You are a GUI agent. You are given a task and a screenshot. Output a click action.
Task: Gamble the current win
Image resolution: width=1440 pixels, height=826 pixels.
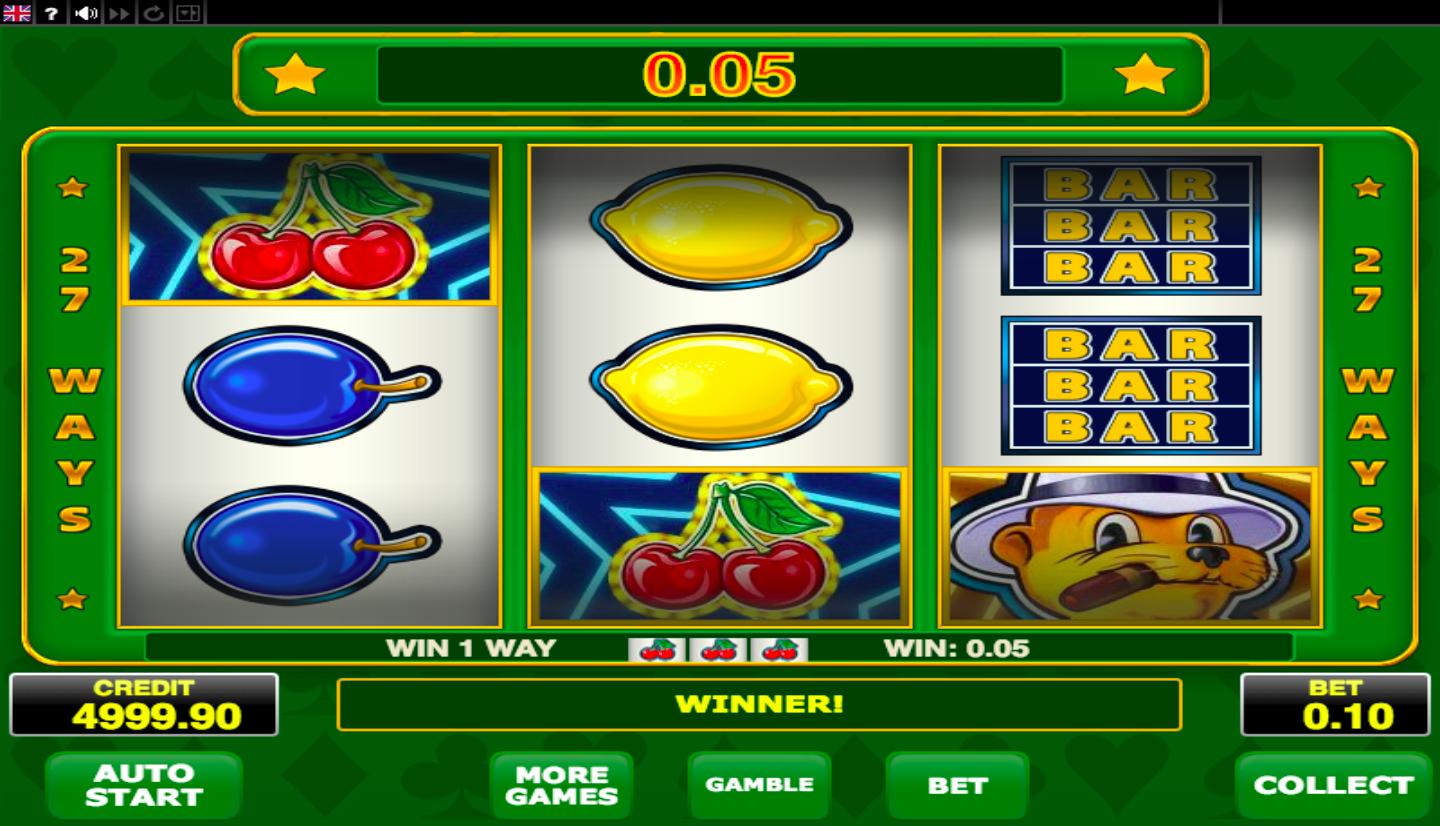(x=759, y=785)
